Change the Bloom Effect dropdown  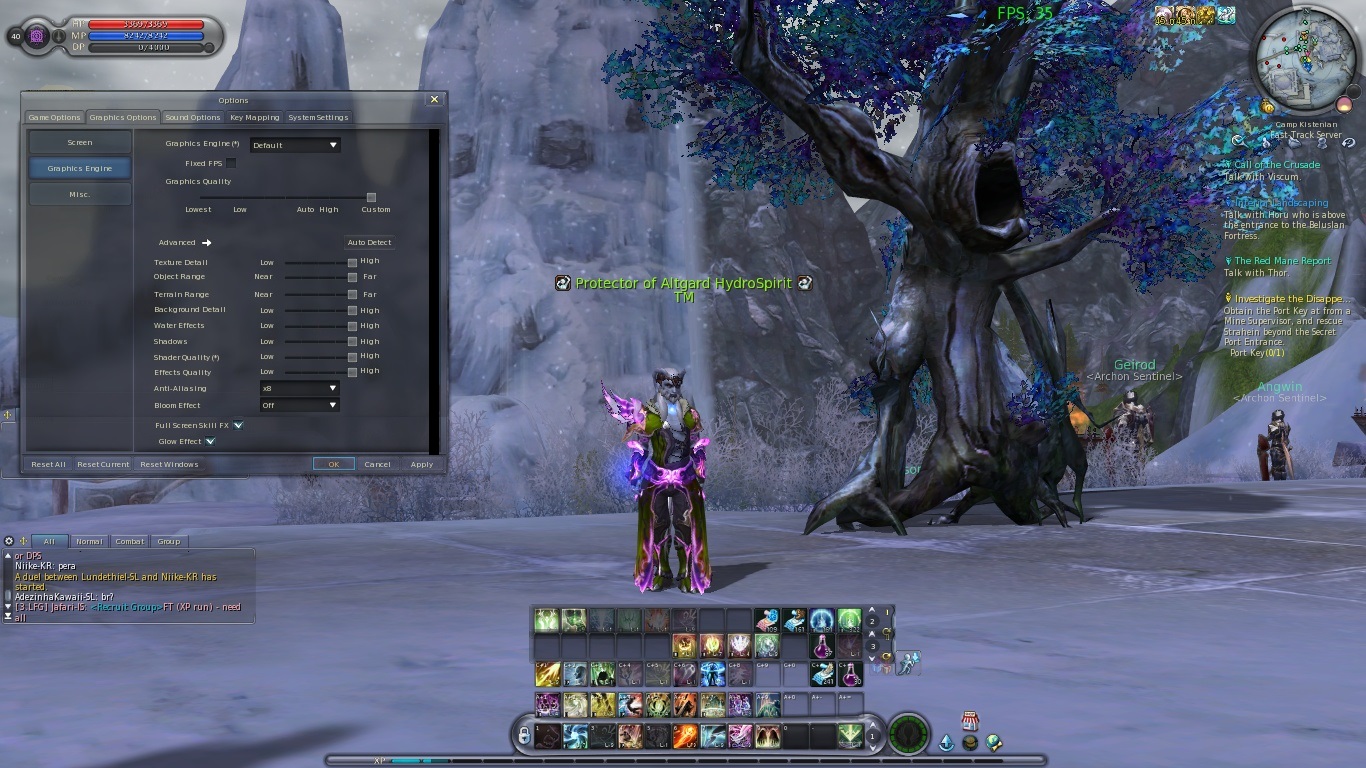299,405
